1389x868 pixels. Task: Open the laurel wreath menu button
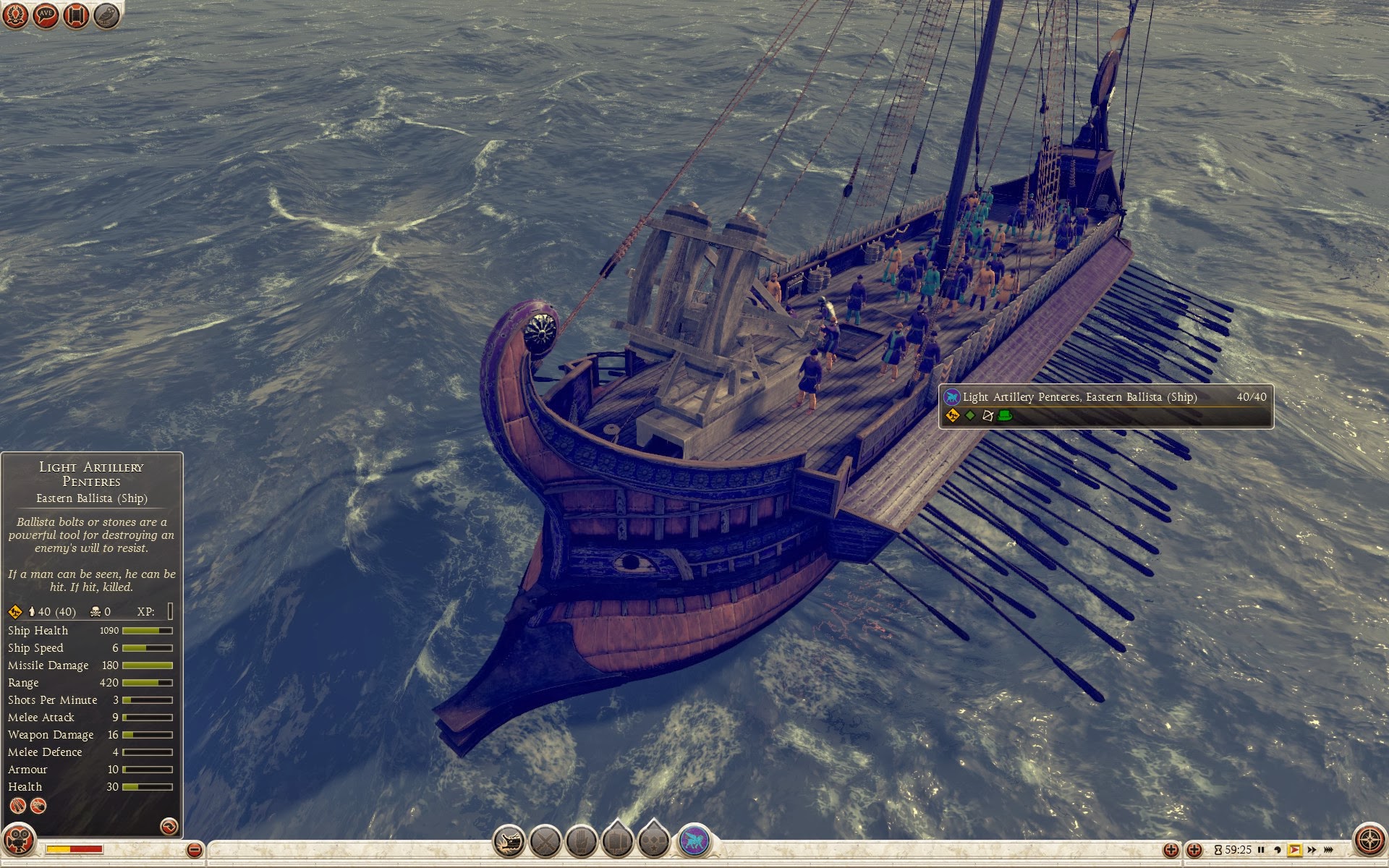(15, 15)
